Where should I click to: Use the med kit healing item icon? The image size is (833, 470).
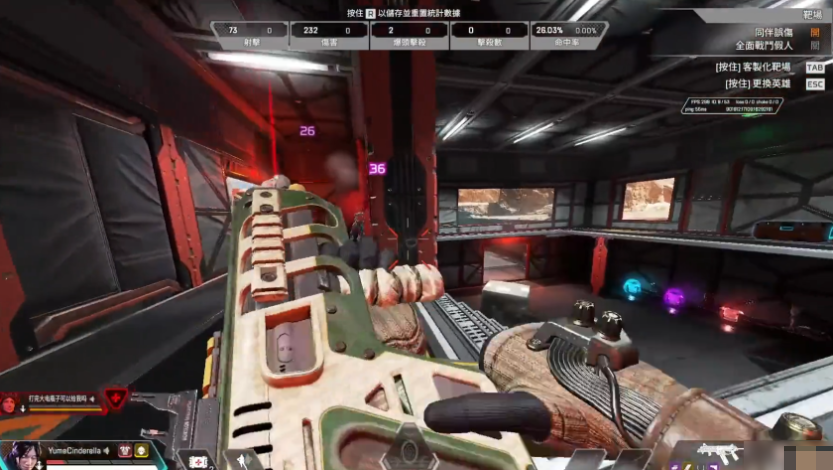coord(200,461)
